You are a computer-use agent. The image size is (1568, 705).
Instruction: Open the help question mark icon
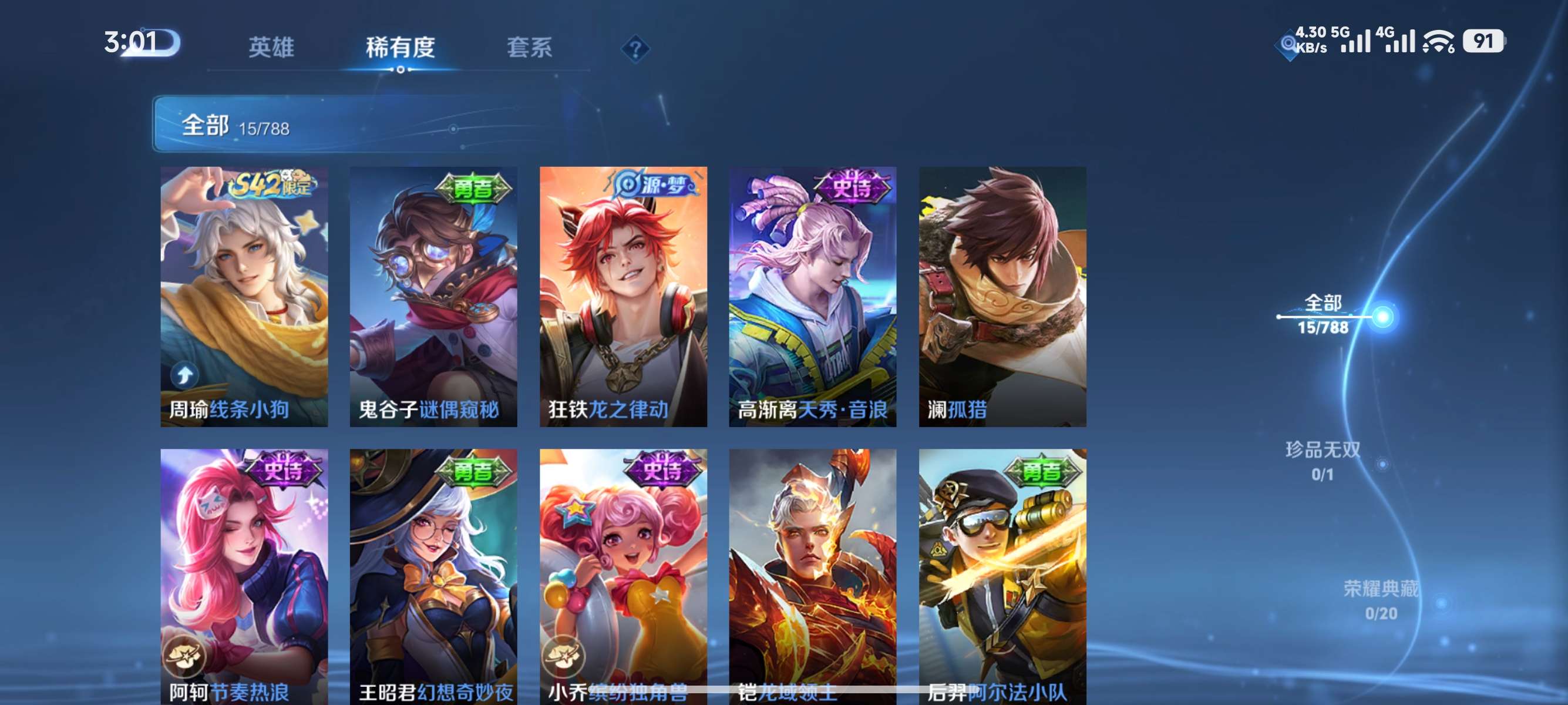pyautogui.click(x=635, y=48)
